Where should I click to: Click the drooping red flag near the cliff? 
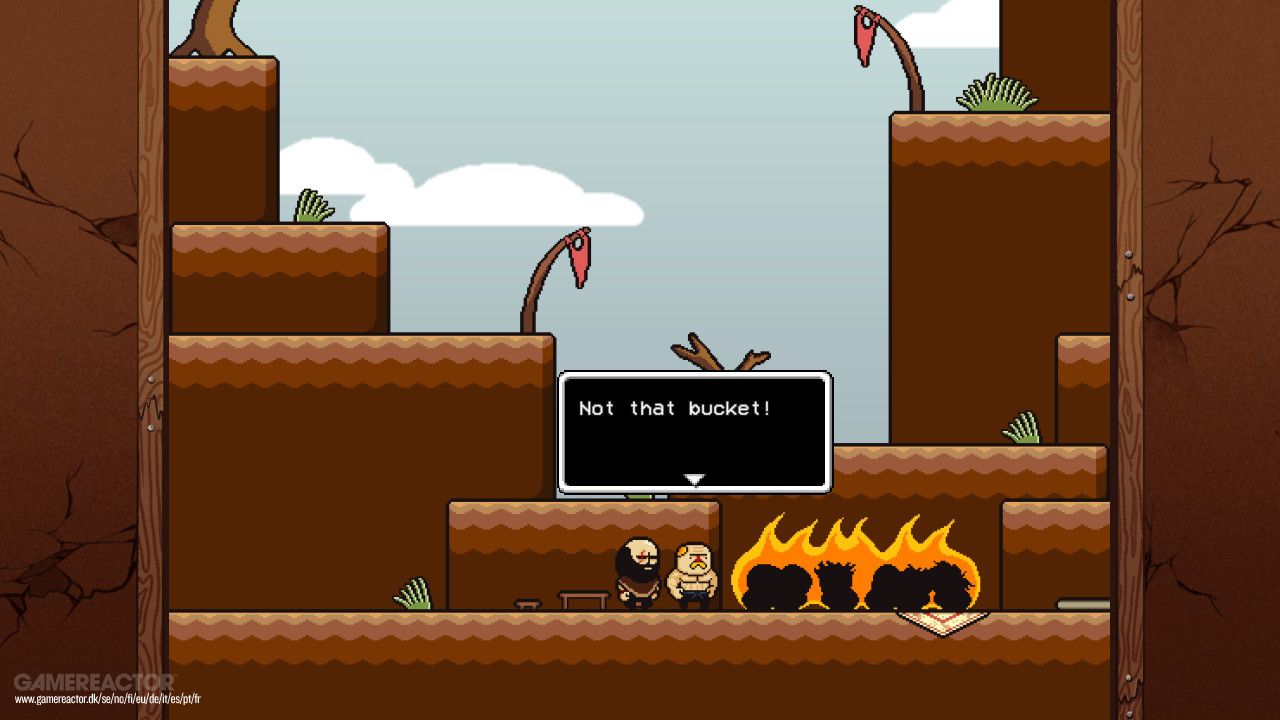pyautogui.click(x=582, y=260)
